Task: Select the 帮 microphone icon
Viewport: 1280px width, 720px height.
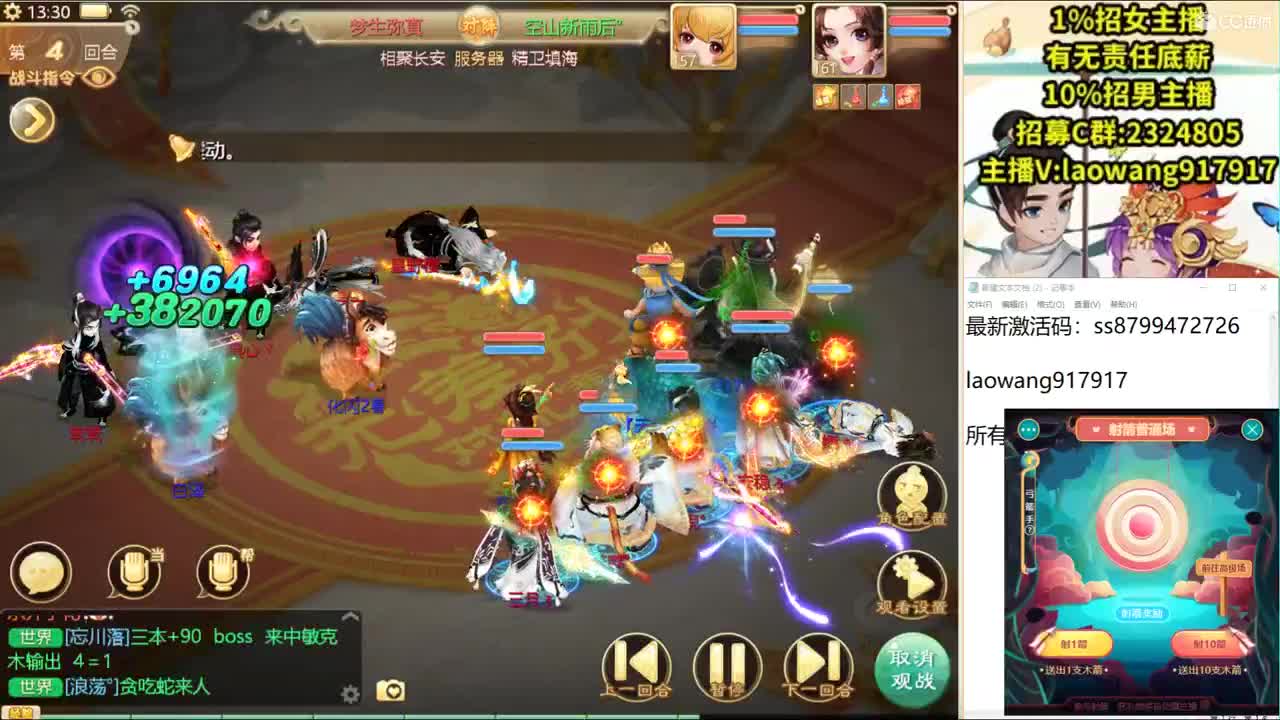Action: 222,573
